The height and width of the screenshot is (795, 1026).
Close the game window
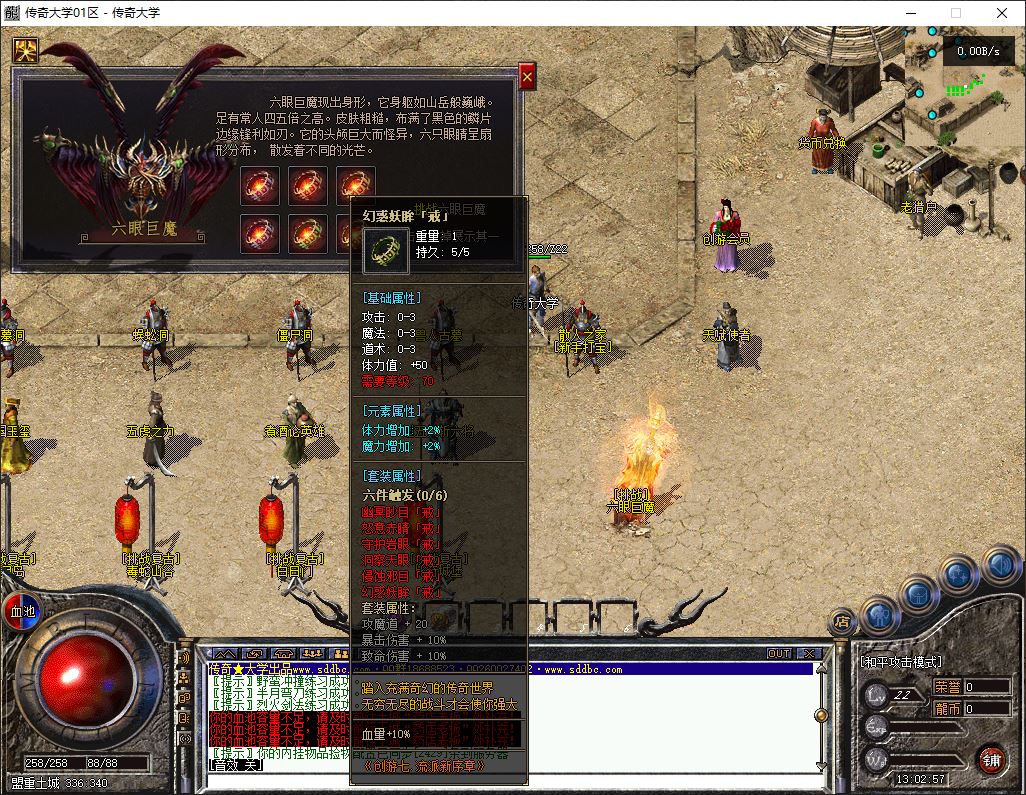(x=1002, y=13)
